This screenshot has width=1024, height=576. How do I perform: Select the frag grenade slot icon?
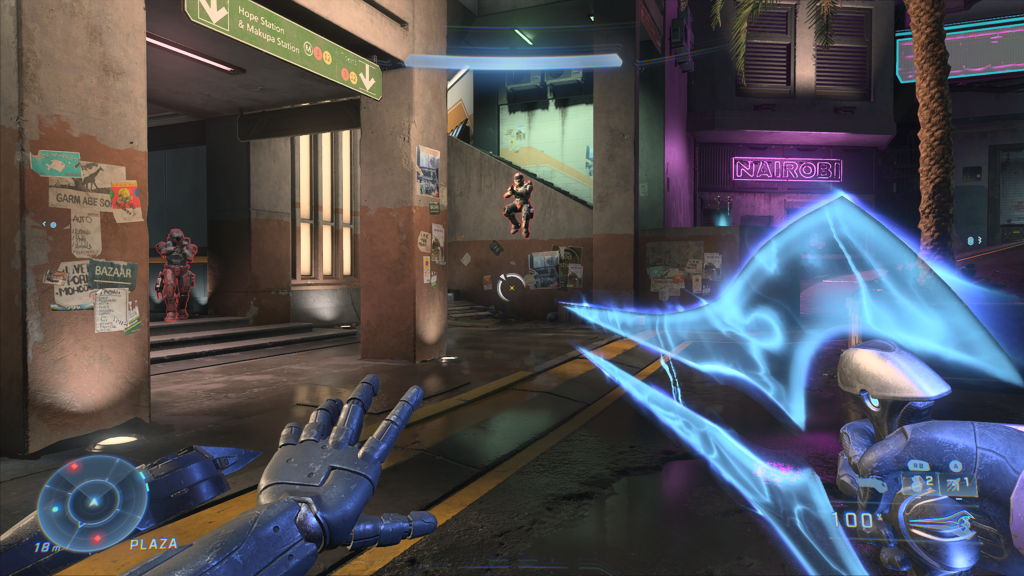tap(915, 483)
